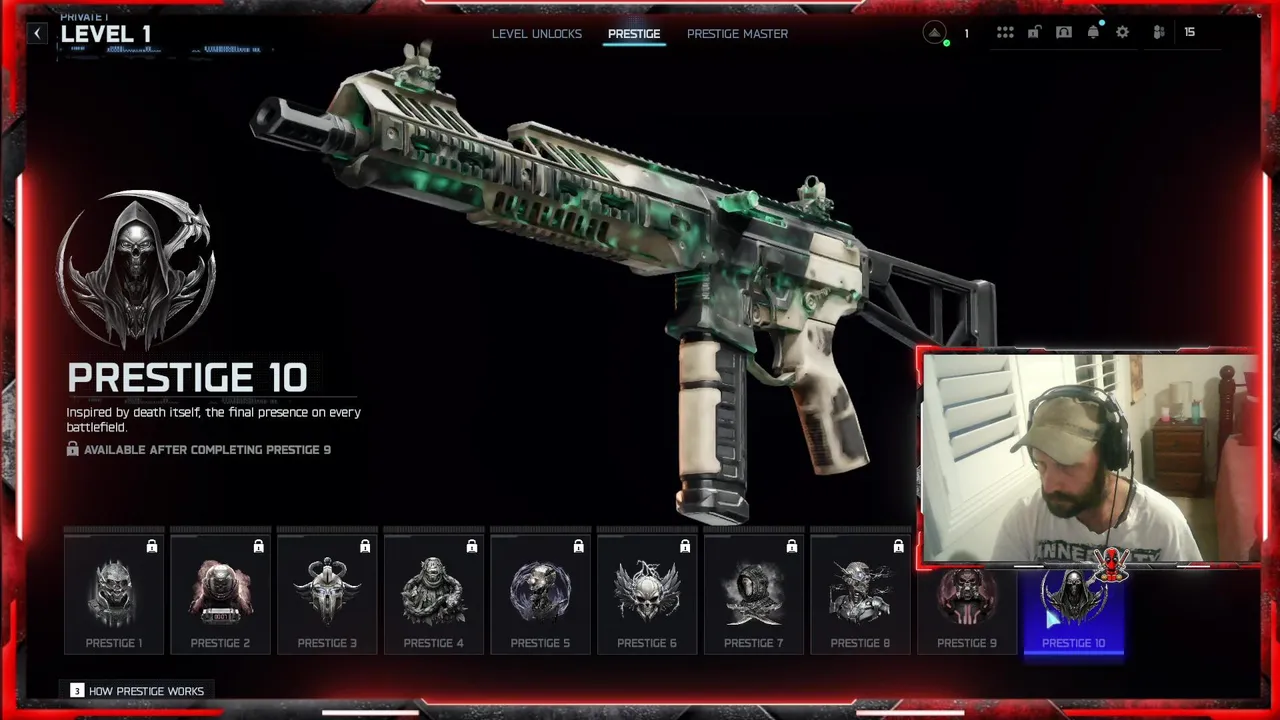Pick the Prestige 4 emblem tile

tap(433, 593)
